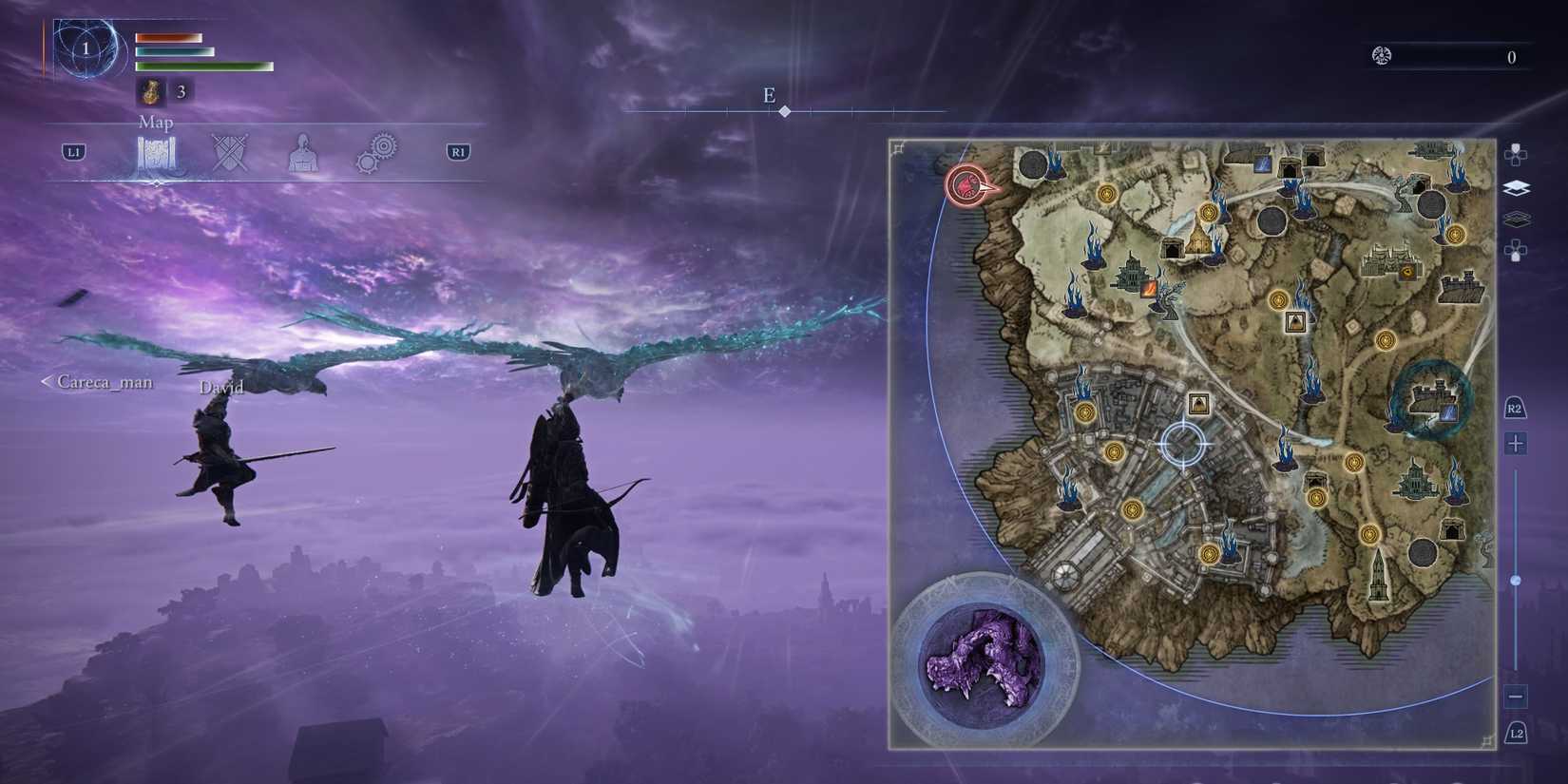Image resolution: width=1568 pixels, height=784 pixels.
Task: Click the red player marker on the map
Action: pyautogui.click(x=966, y=186)
